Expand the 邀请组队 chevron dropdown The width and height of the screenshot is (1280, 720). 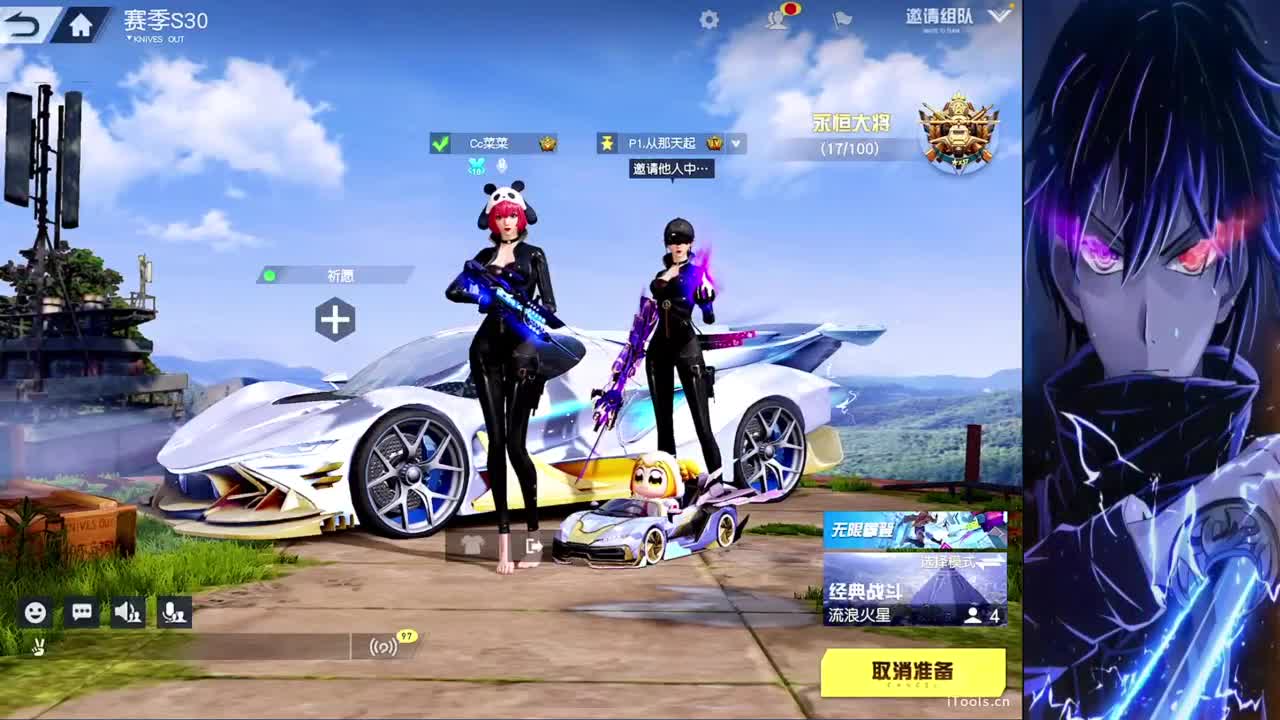tap(995, 16)
